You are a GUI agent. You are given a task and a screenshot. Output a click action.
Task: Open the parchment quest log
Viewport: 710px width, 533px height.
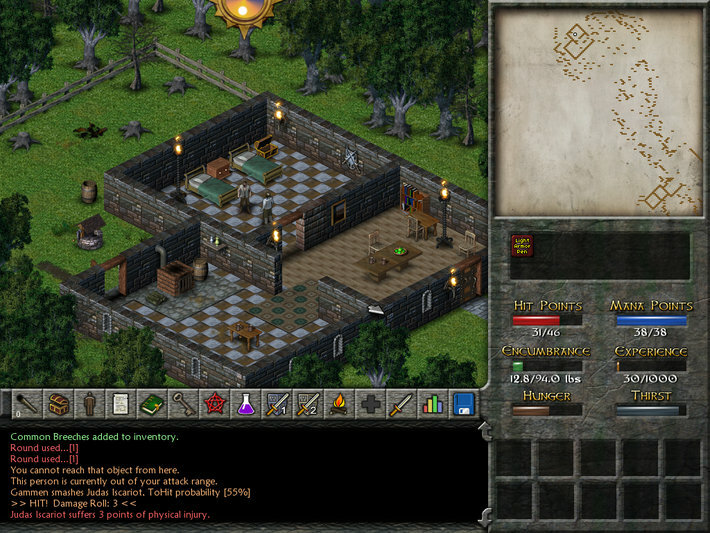pyautogui.click(x=121, y=404)
